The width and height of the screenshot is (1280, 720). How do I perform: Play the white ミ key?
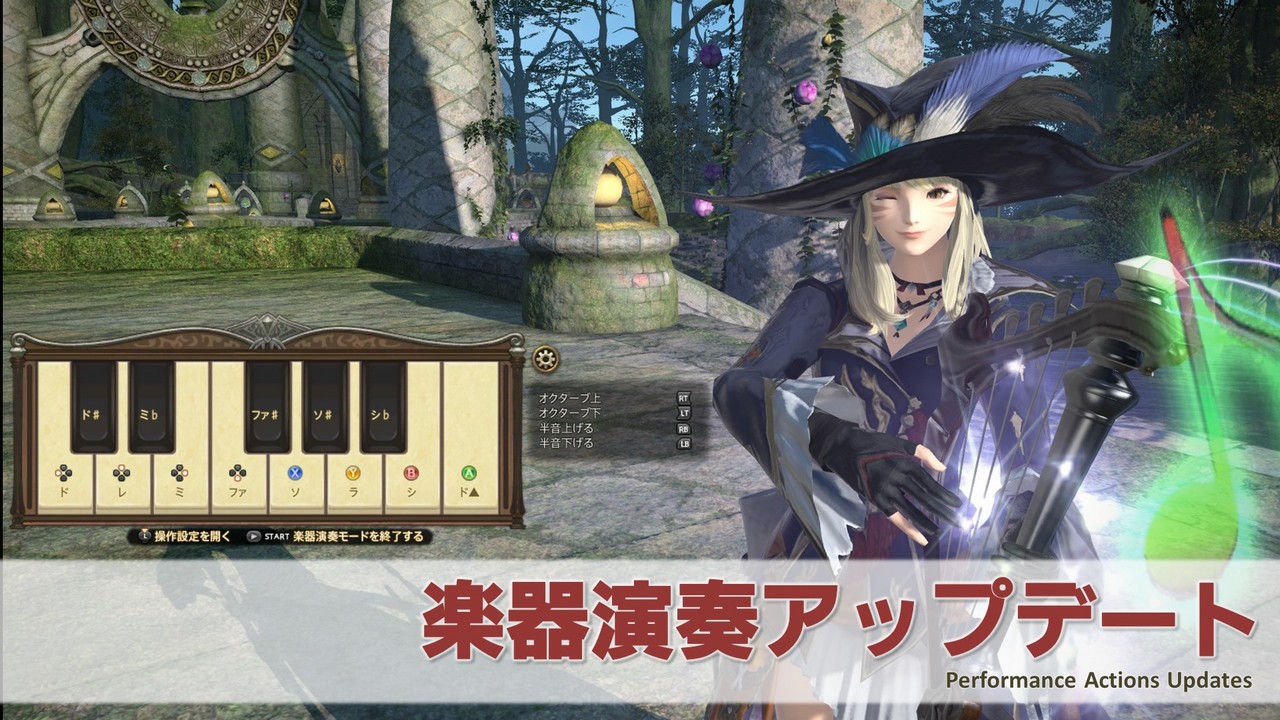tap(180, 483)
